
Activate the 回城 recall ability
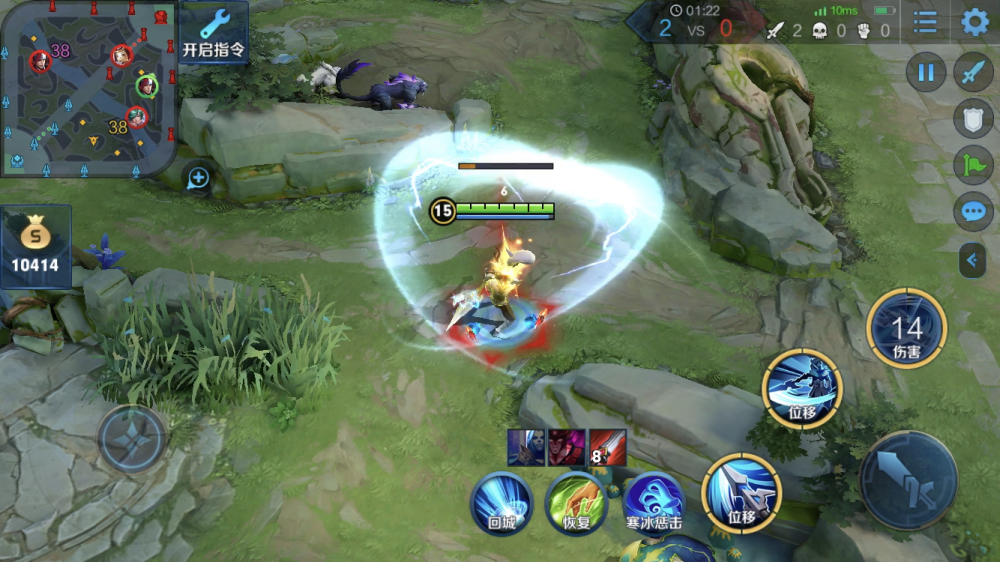coord(501,502)
